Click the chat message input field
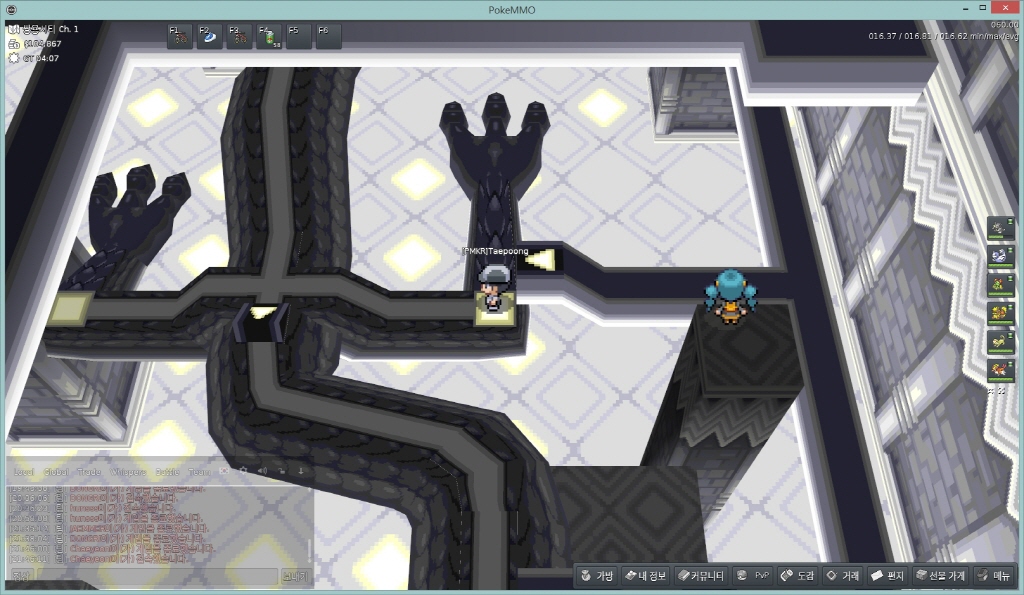Viewport: 1024px width, 595px height. pos(155,576)
